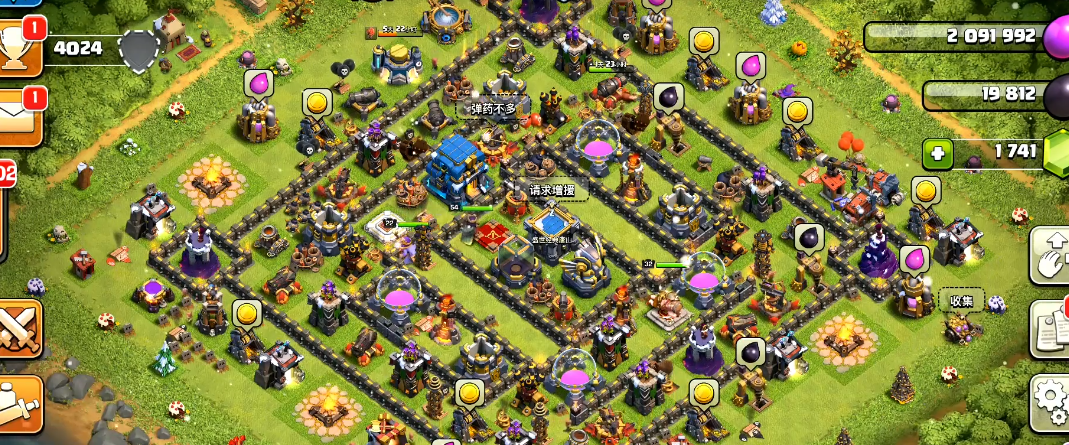
Task: Open the shop with the hammer button
Action: click(19, 405)
